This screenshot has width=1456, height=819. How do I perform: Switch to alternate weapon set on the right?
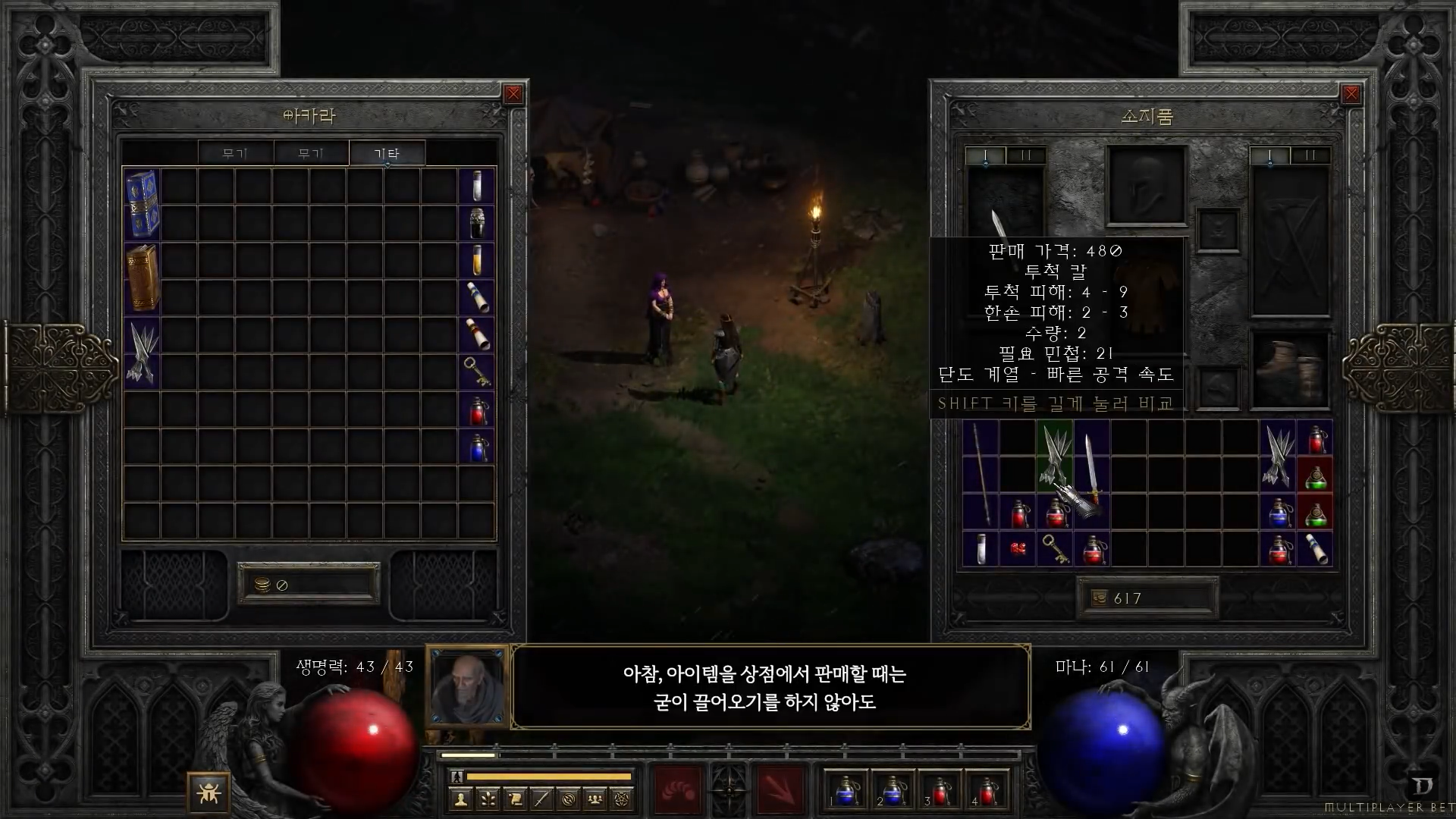click(1310, 155)
